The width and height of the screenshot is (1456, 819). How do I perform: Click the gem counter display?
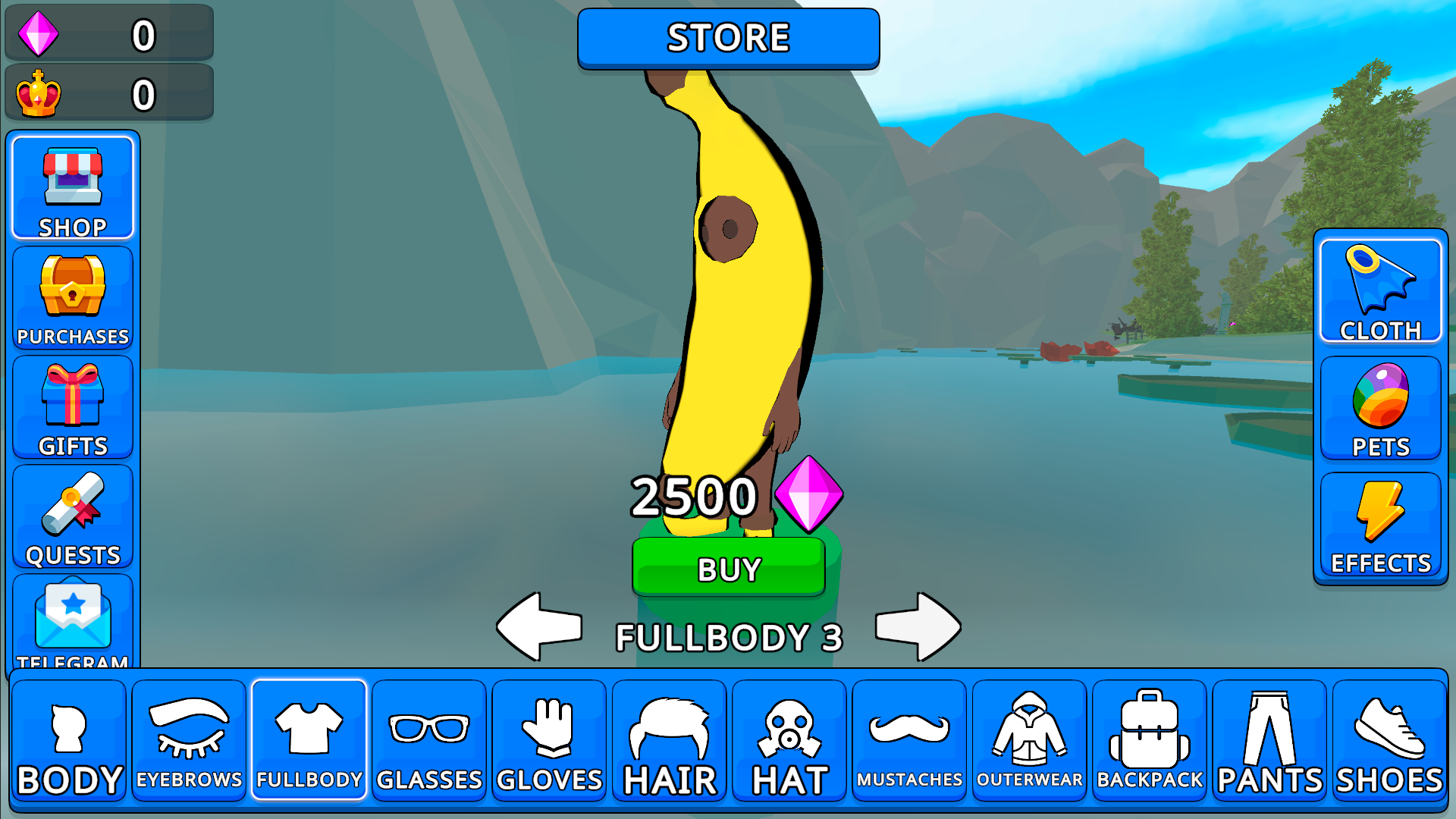click(108, 33)
